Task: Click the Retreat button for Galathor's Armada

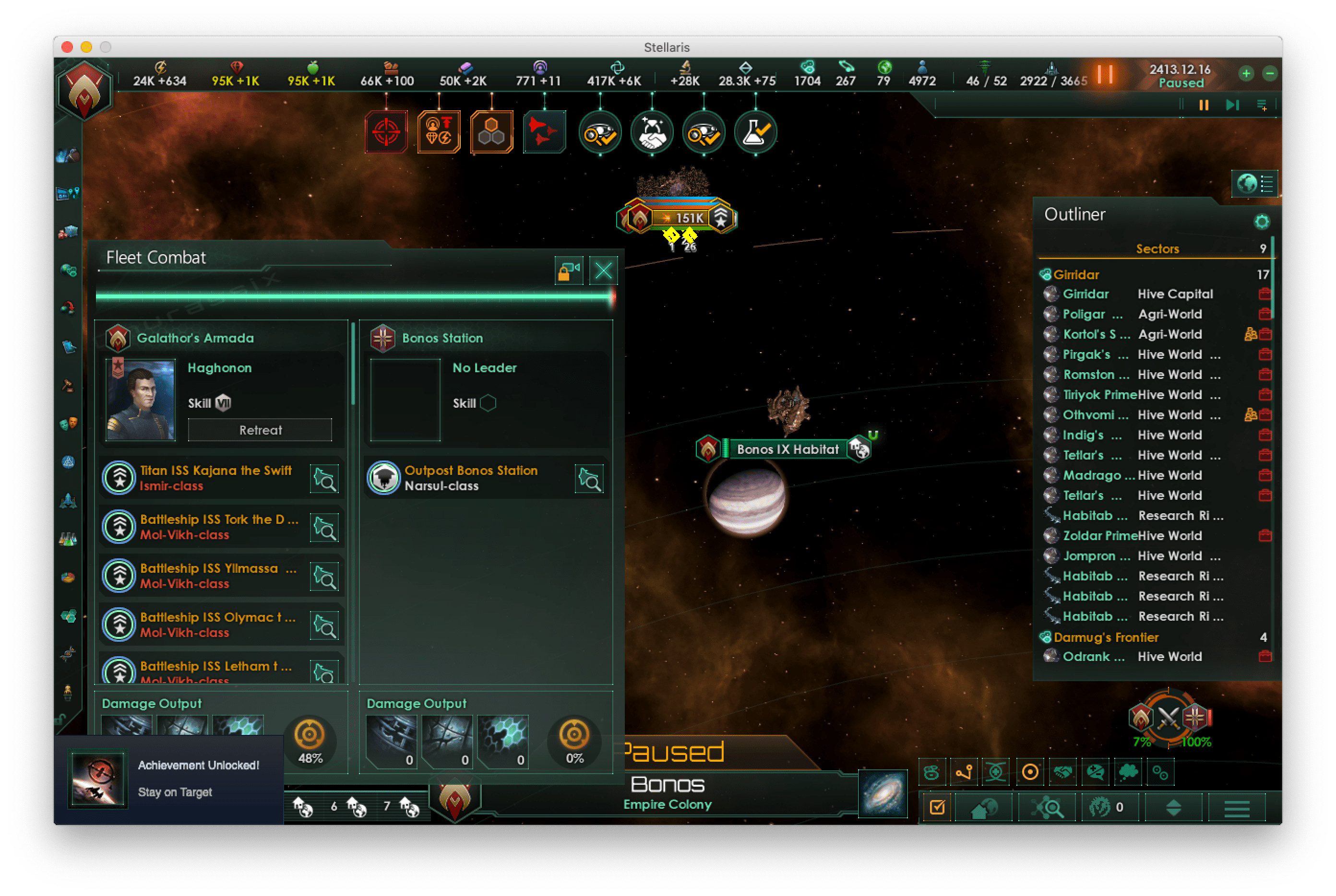Action: 260,430
